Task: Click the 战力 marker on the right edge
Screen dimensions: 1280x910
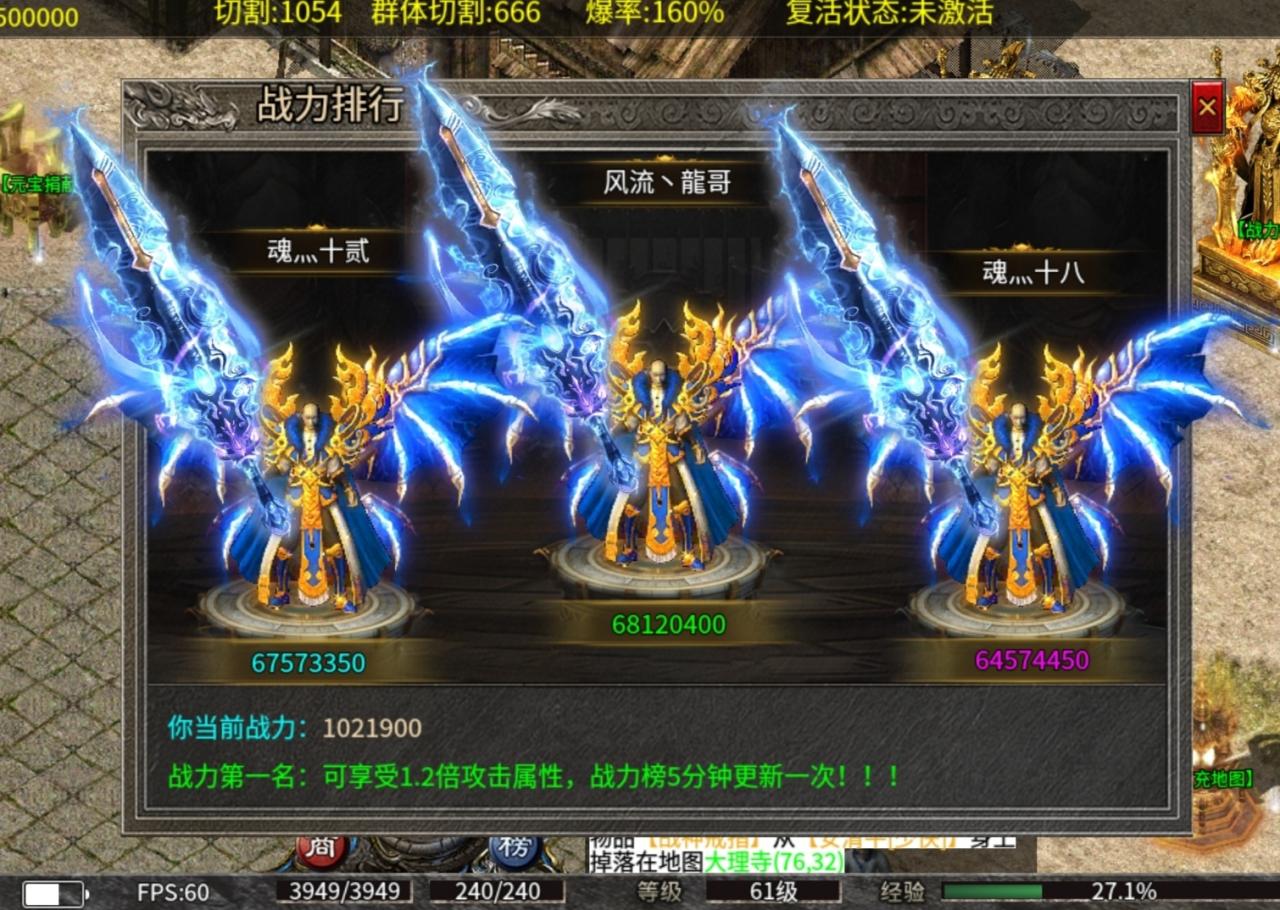Action: point(1262,230)
